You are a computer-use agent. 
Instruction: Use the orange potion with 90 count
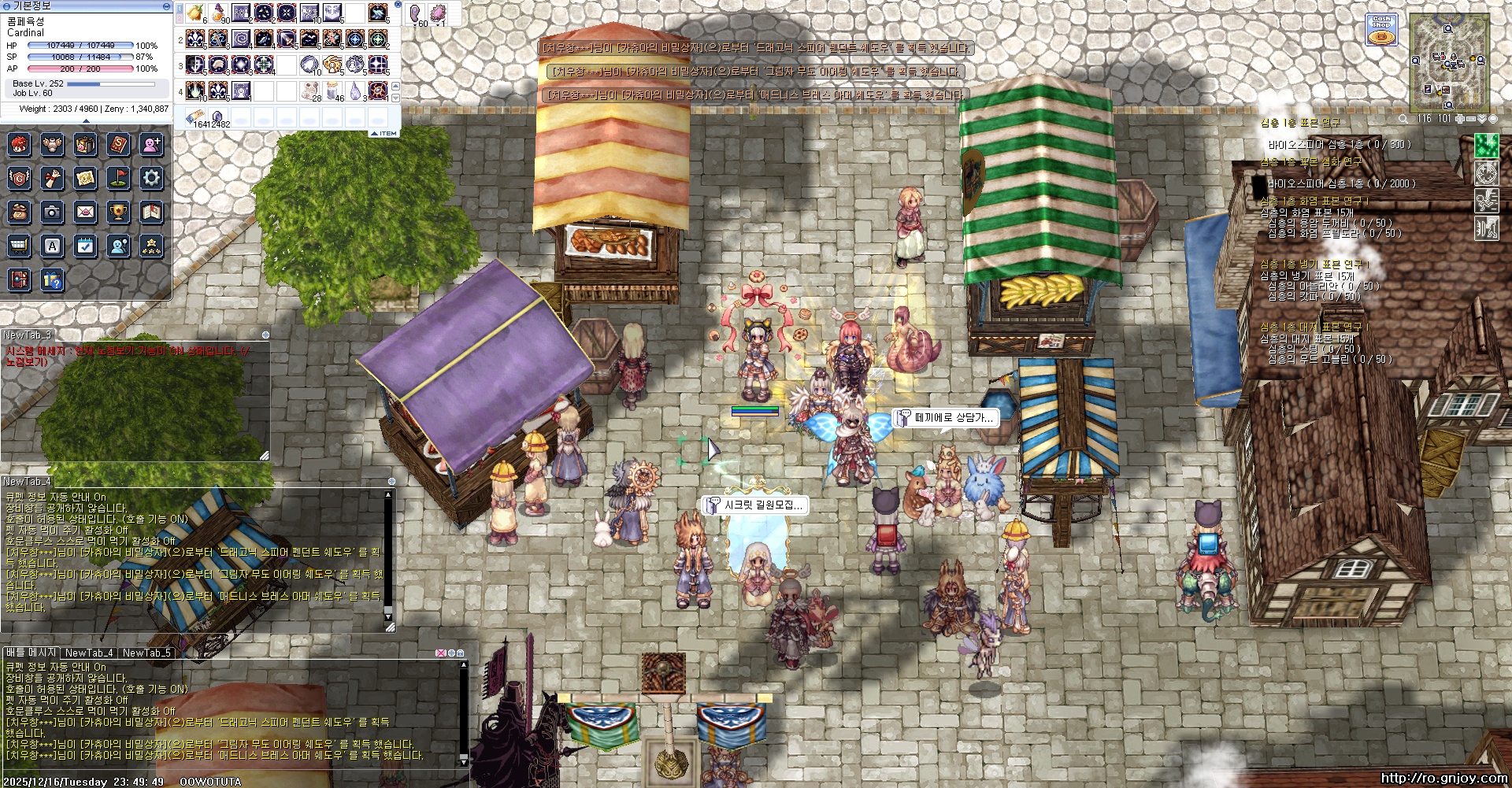pyautogui.click(x=219, y=13)
